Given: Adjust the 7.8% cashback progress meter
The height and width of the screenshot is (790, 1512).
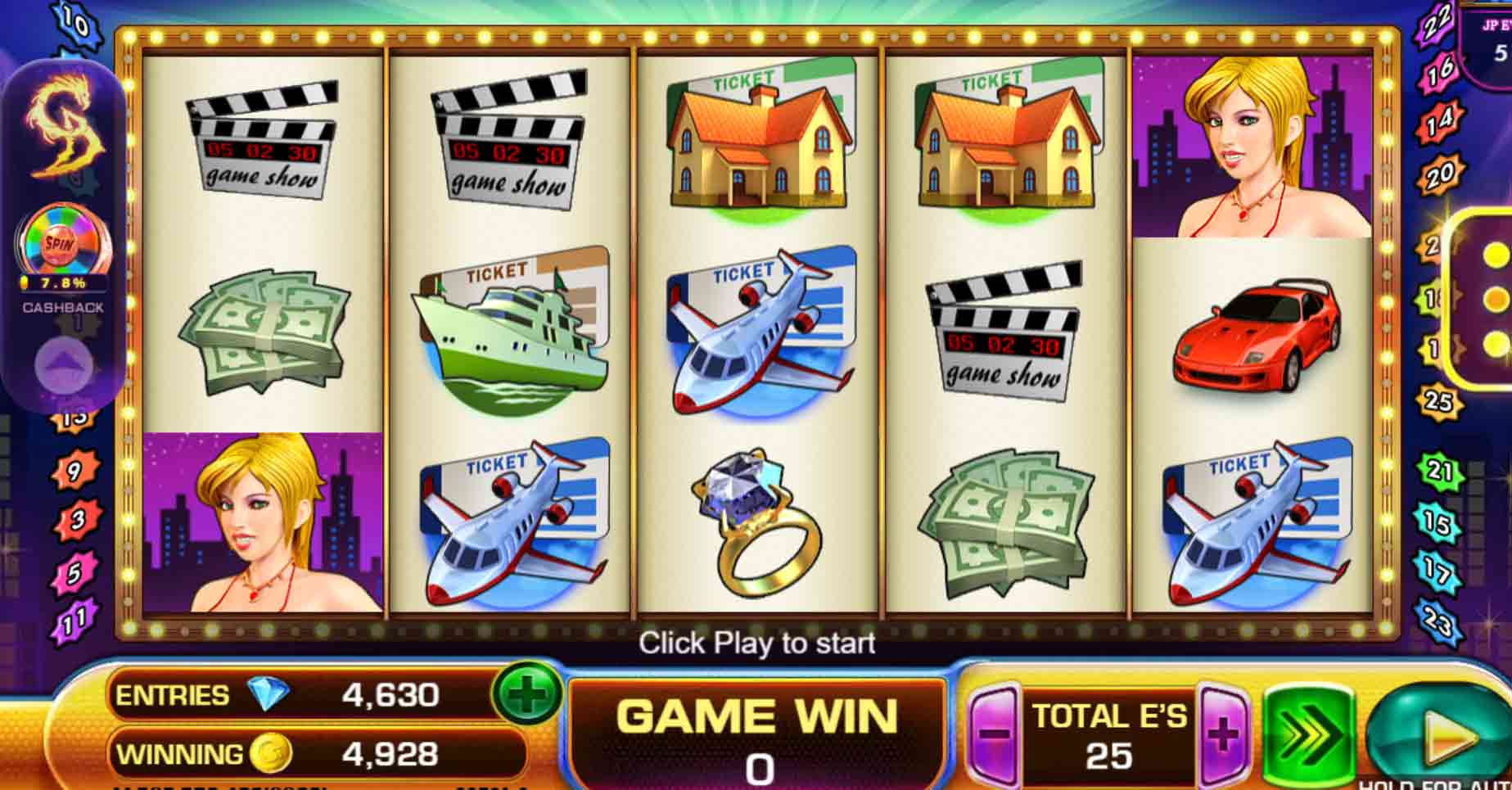Looking at the screenshot, I should pos(64,283).
